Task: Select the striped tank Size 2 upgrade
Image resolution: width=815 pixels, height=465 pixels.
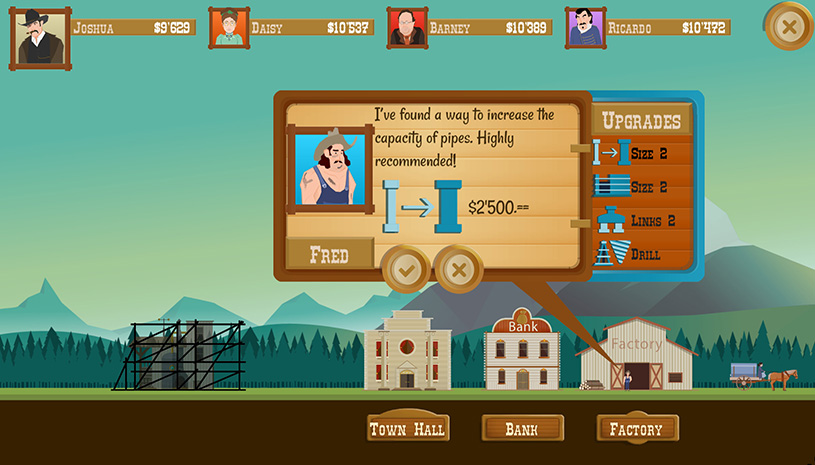Action: 640,187
